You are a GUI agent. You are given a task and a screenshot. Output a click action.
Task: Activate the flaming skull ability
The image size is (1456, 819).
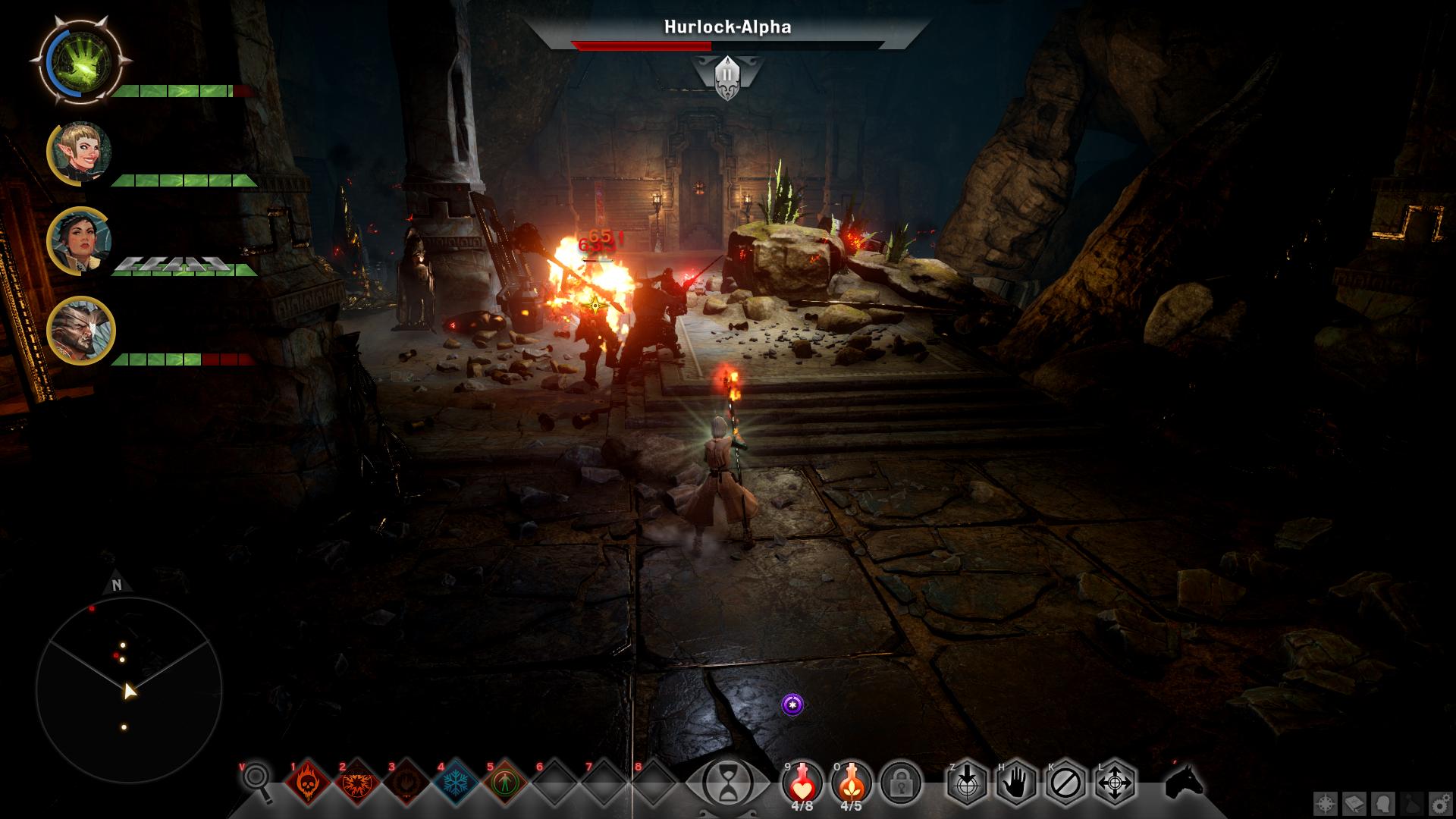point(309,783)
